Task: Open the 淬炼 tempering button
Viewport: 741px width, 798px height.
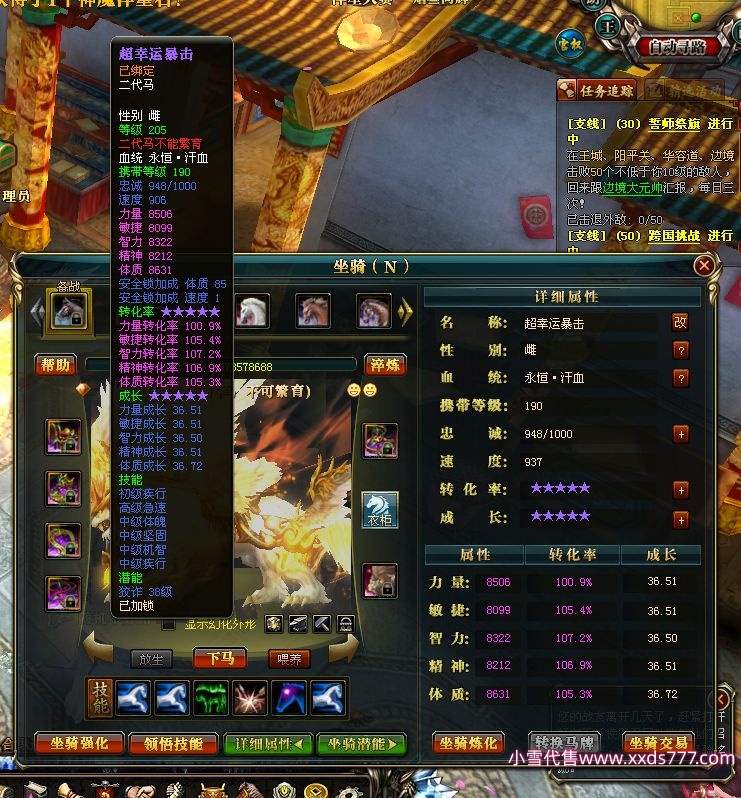Action: [x=384, y=365]
